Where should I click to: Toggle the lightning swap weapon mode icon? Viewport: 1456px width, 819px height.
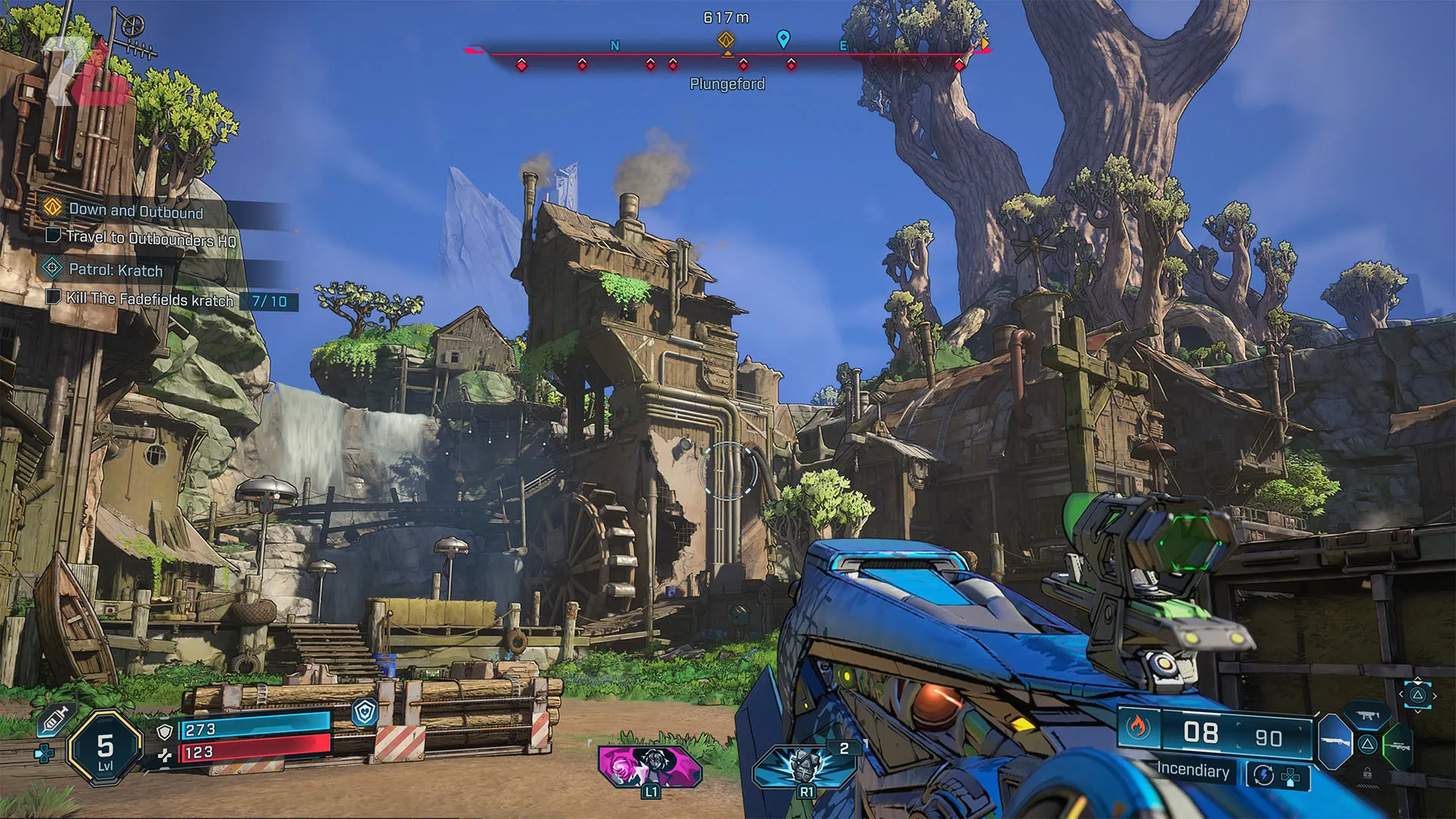(1264, 775)
